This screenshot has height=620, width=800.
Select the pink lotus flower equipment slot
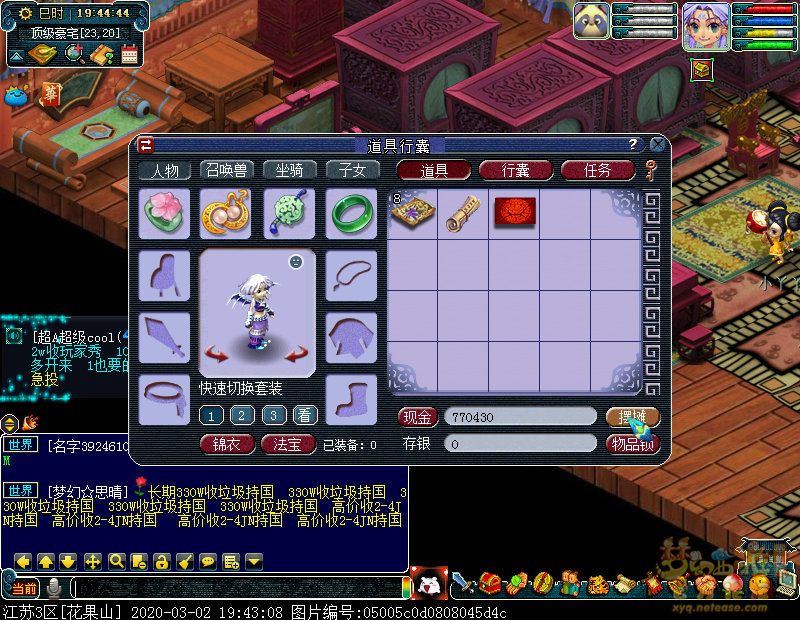click(163, 213)
